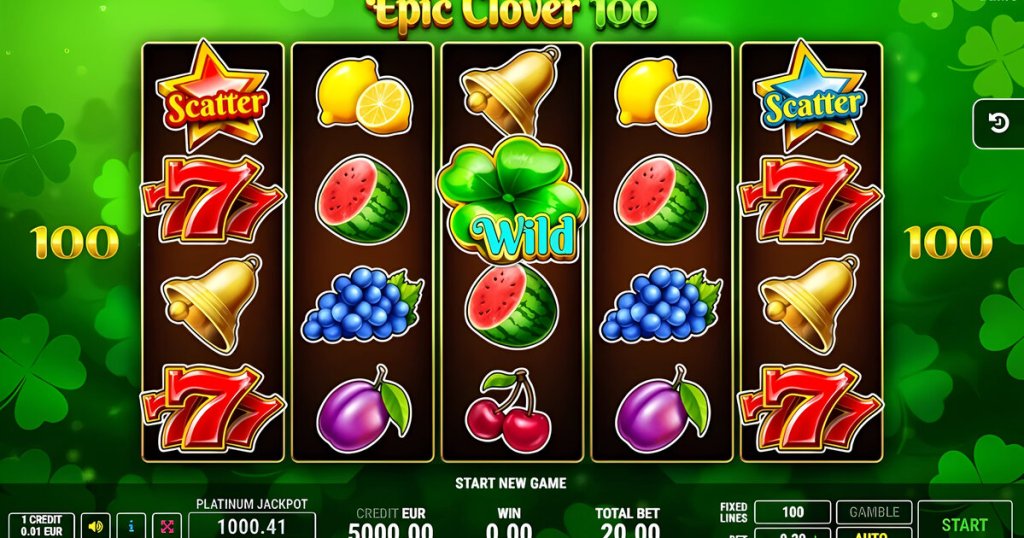Click the GAMBLE button
The image size is (1024, 538).
[x=874, y=512]
